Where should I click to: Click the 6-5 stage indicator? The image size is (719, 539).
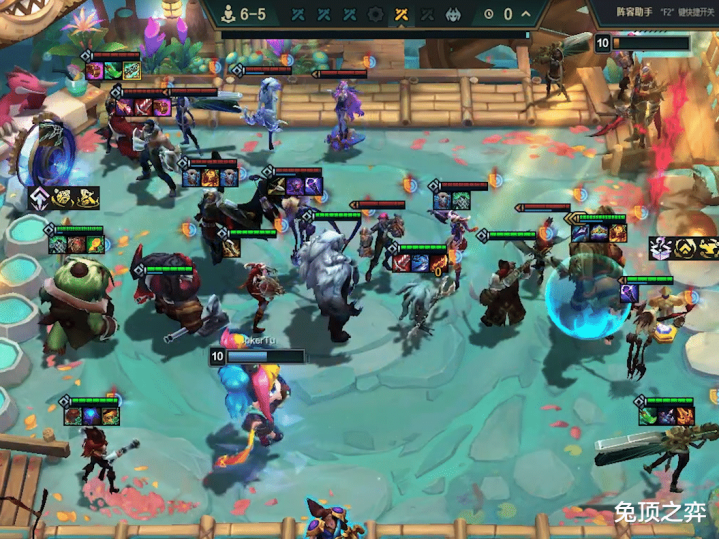click(x=243, y=14)
